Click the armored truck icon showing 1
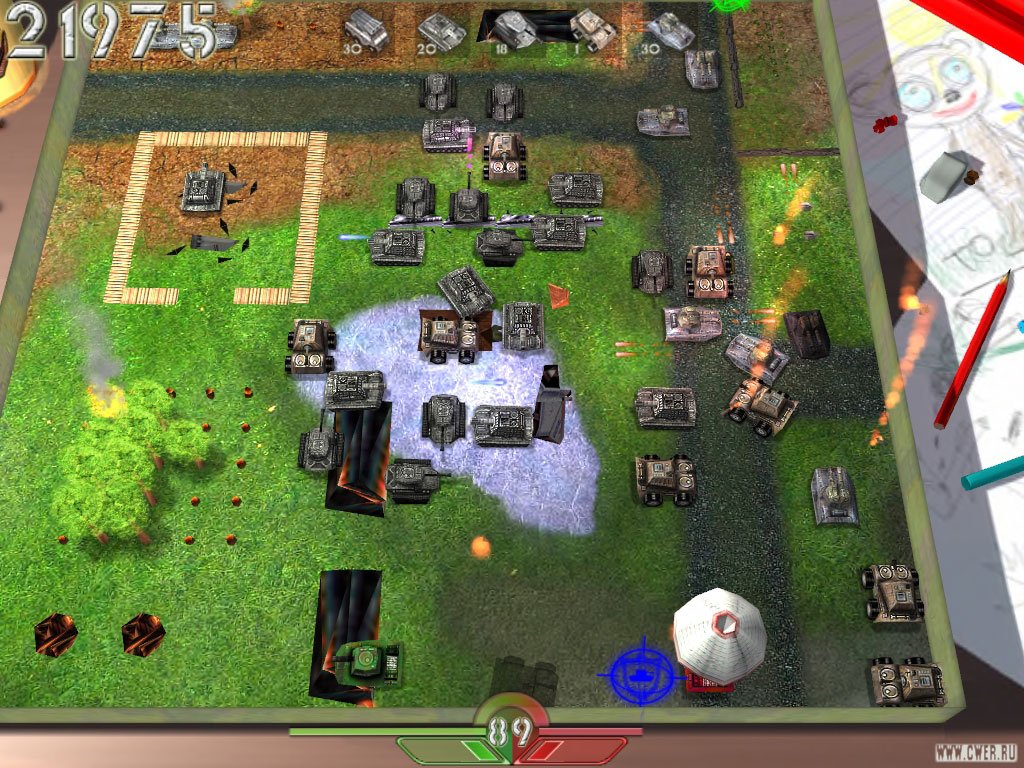Screen dimensions: 1024x768 (x=592, y=29)
